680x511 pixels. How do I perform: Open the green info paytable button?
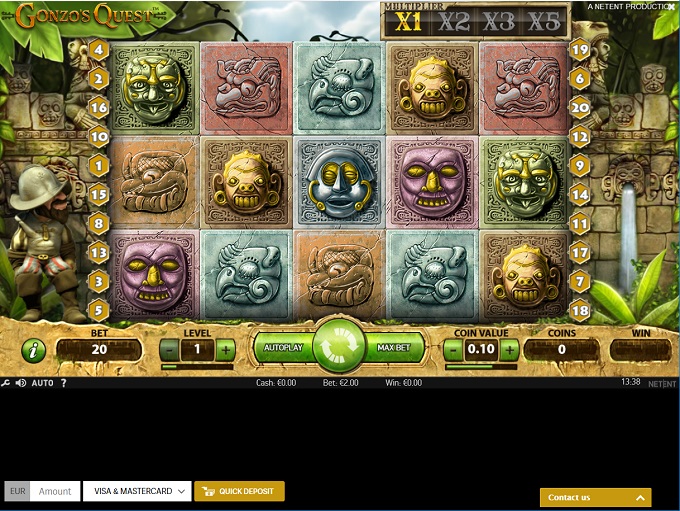point(34,350)
